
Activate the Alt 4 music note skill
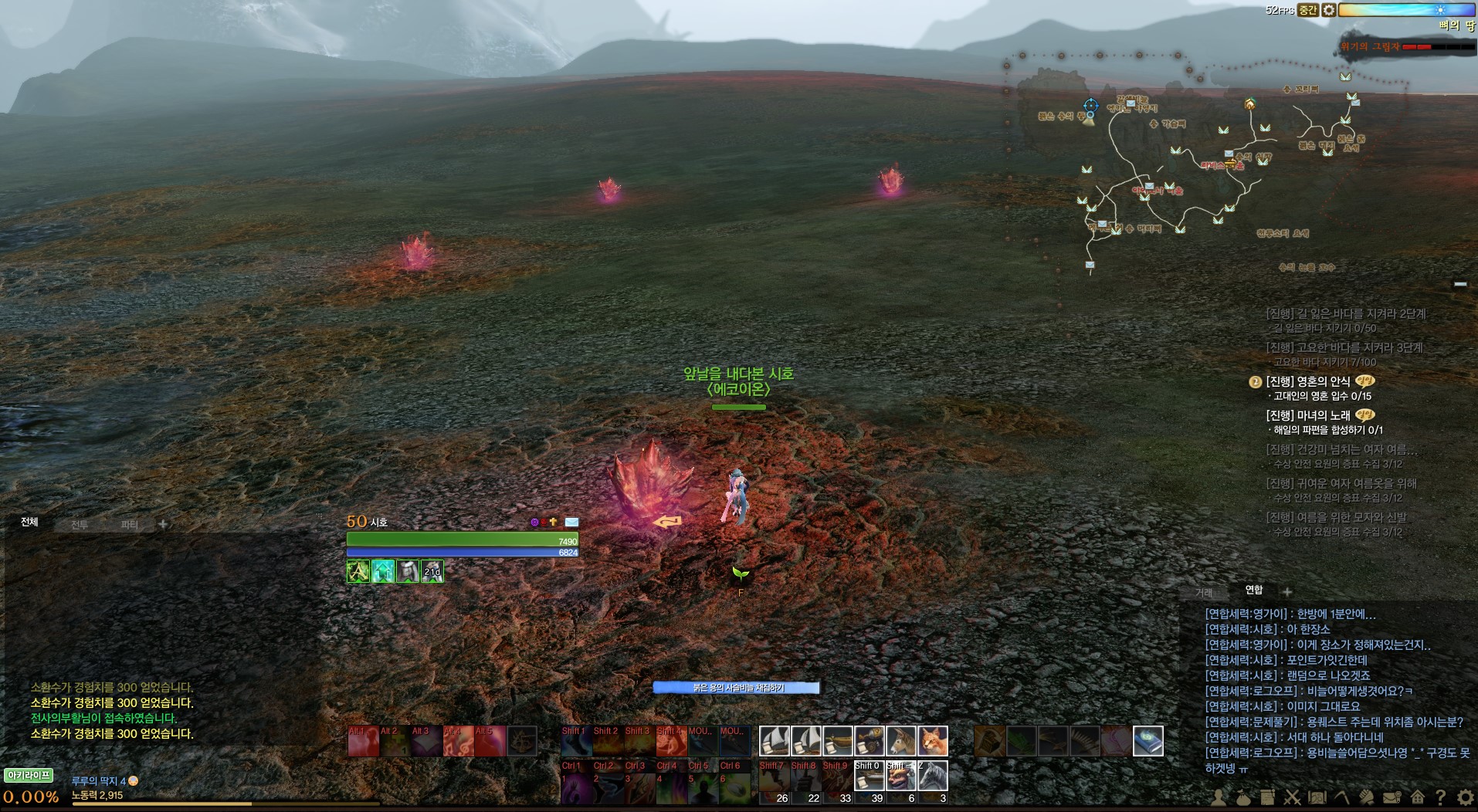click(458, 741)
